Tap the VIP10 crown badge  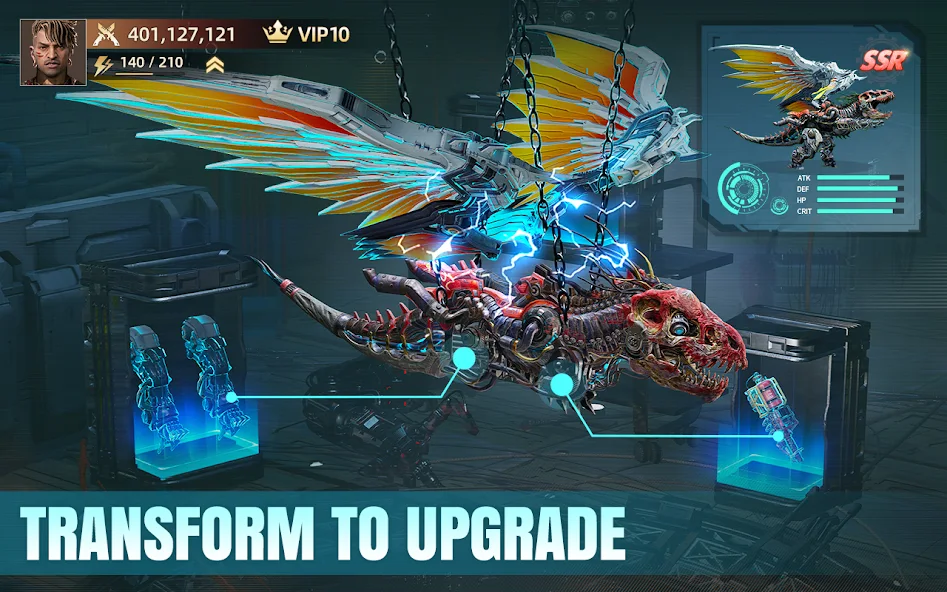[x=306, y=34]
